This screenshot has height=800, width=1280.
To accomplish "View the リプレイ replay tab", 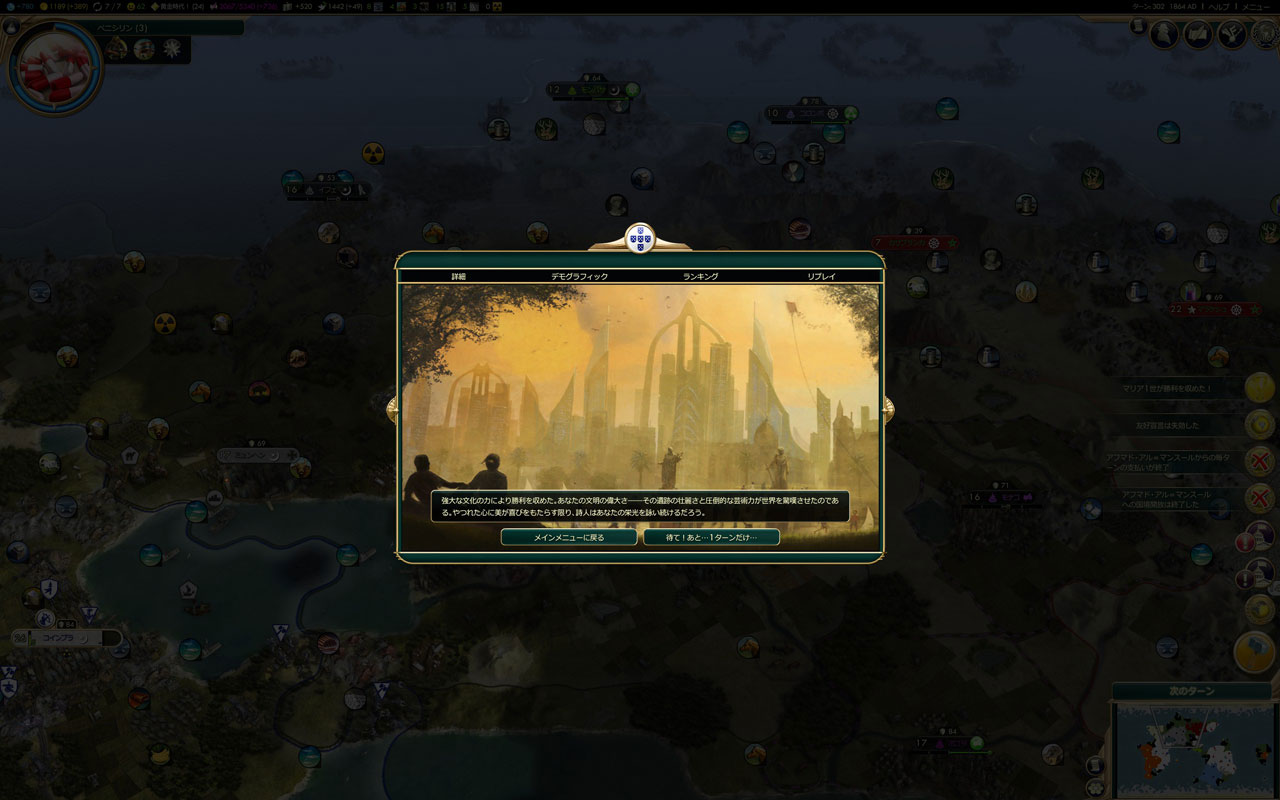I will pos(821,276).
